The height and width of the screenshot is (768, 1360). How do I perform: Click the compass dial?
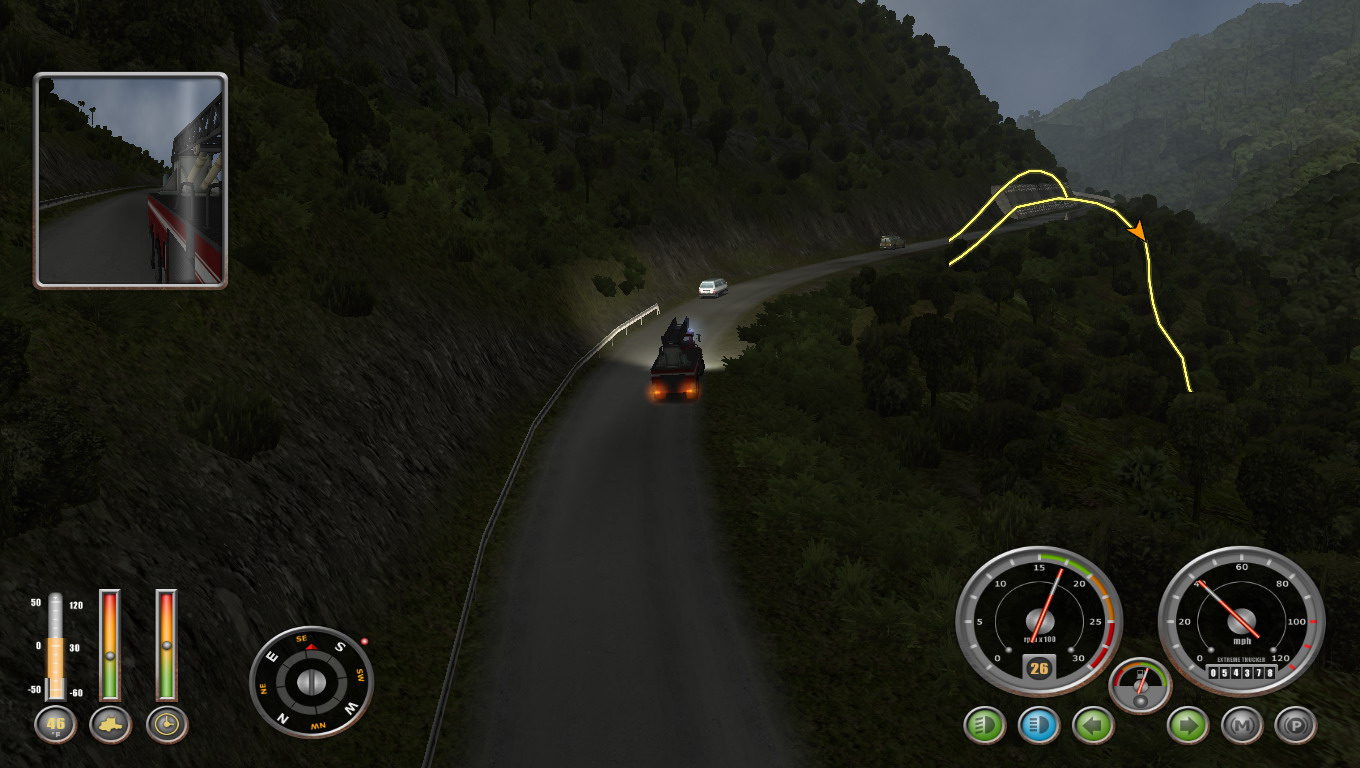[x=311, y=681]
